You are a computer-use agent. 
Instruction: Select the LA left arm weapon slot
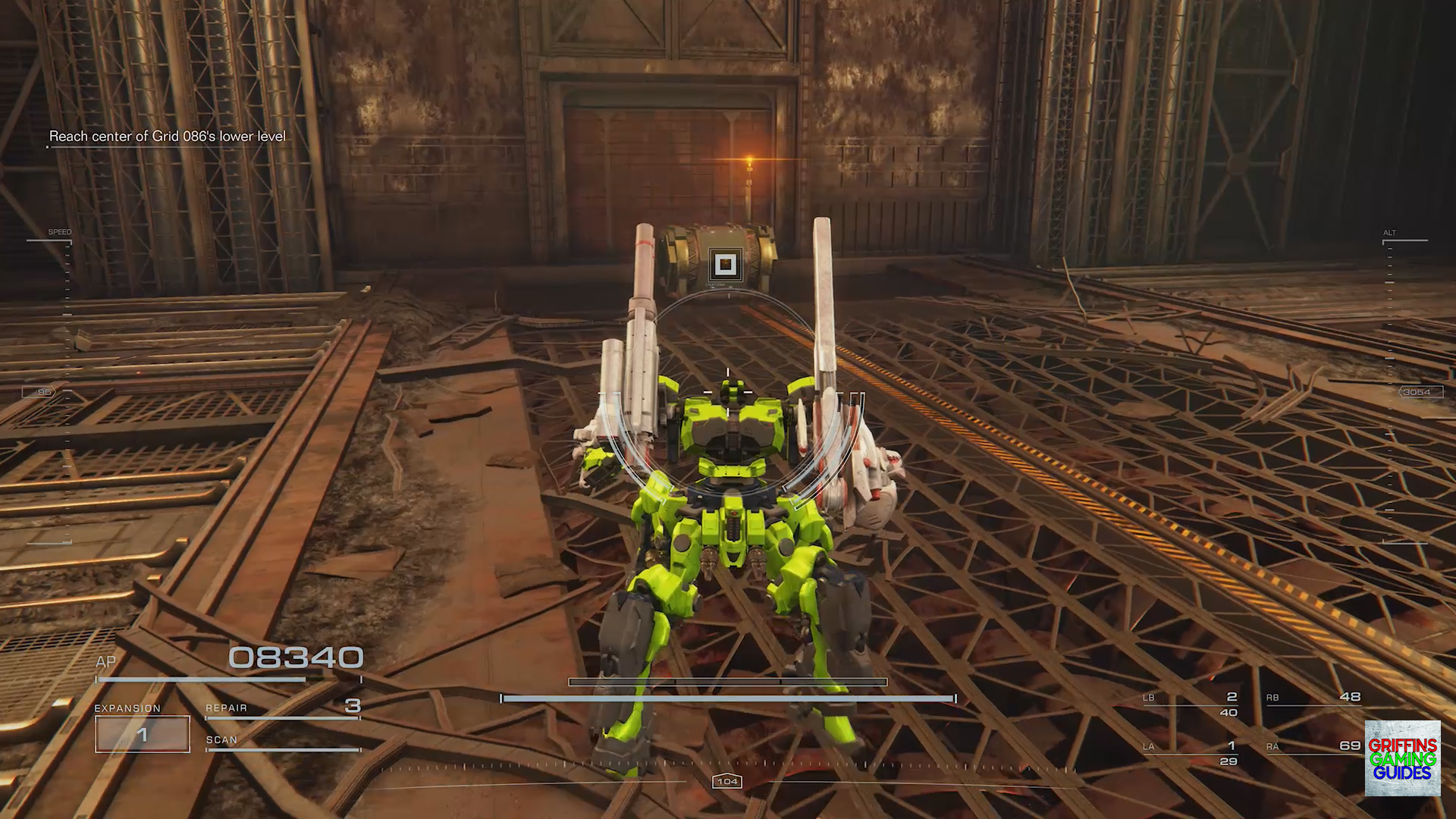pyautogui.click(x=1191, y=752)
